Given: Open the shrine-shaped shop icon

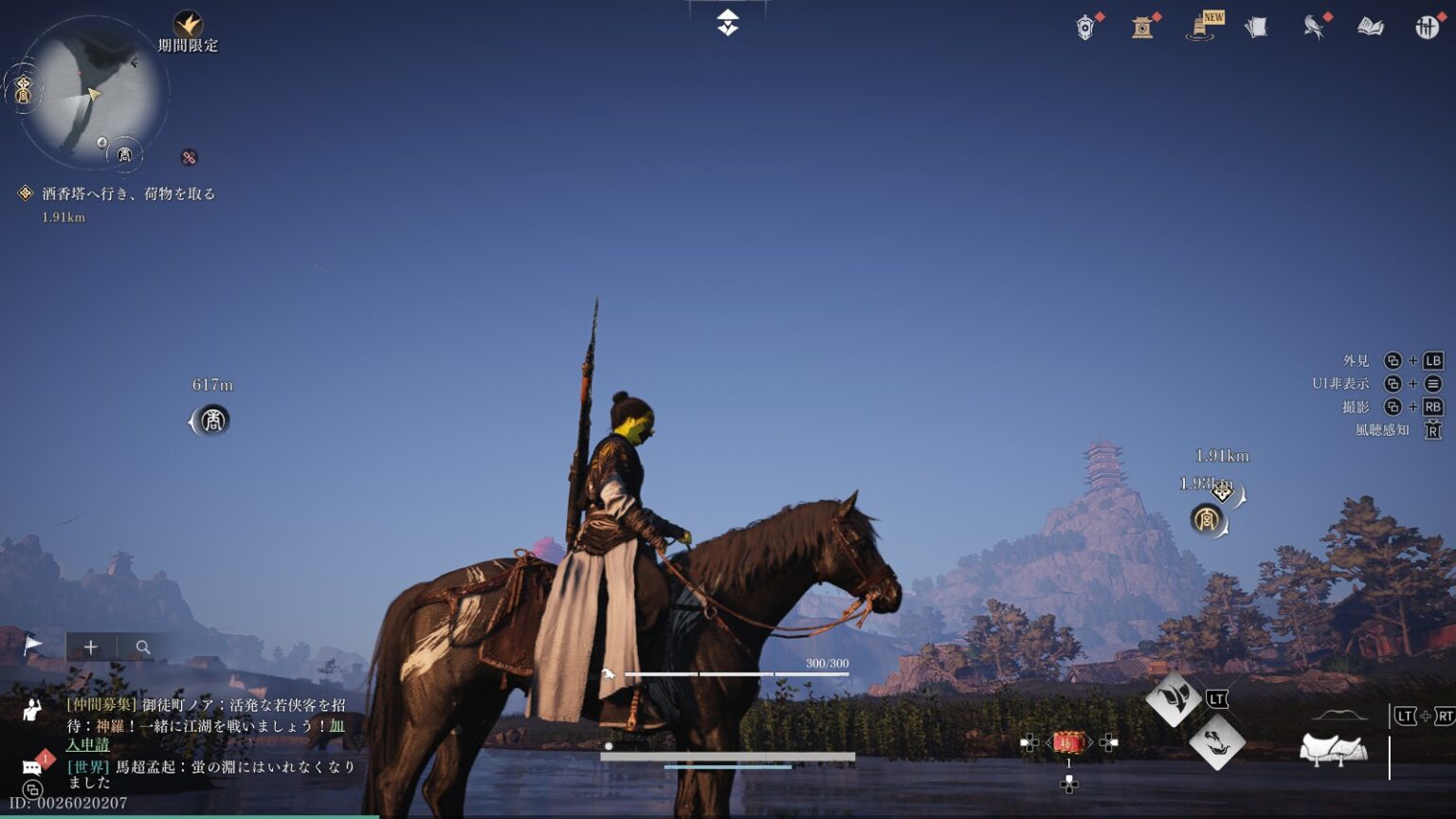Looking at the screenshot, I should pyautogui.click(x=1142, y=27).
